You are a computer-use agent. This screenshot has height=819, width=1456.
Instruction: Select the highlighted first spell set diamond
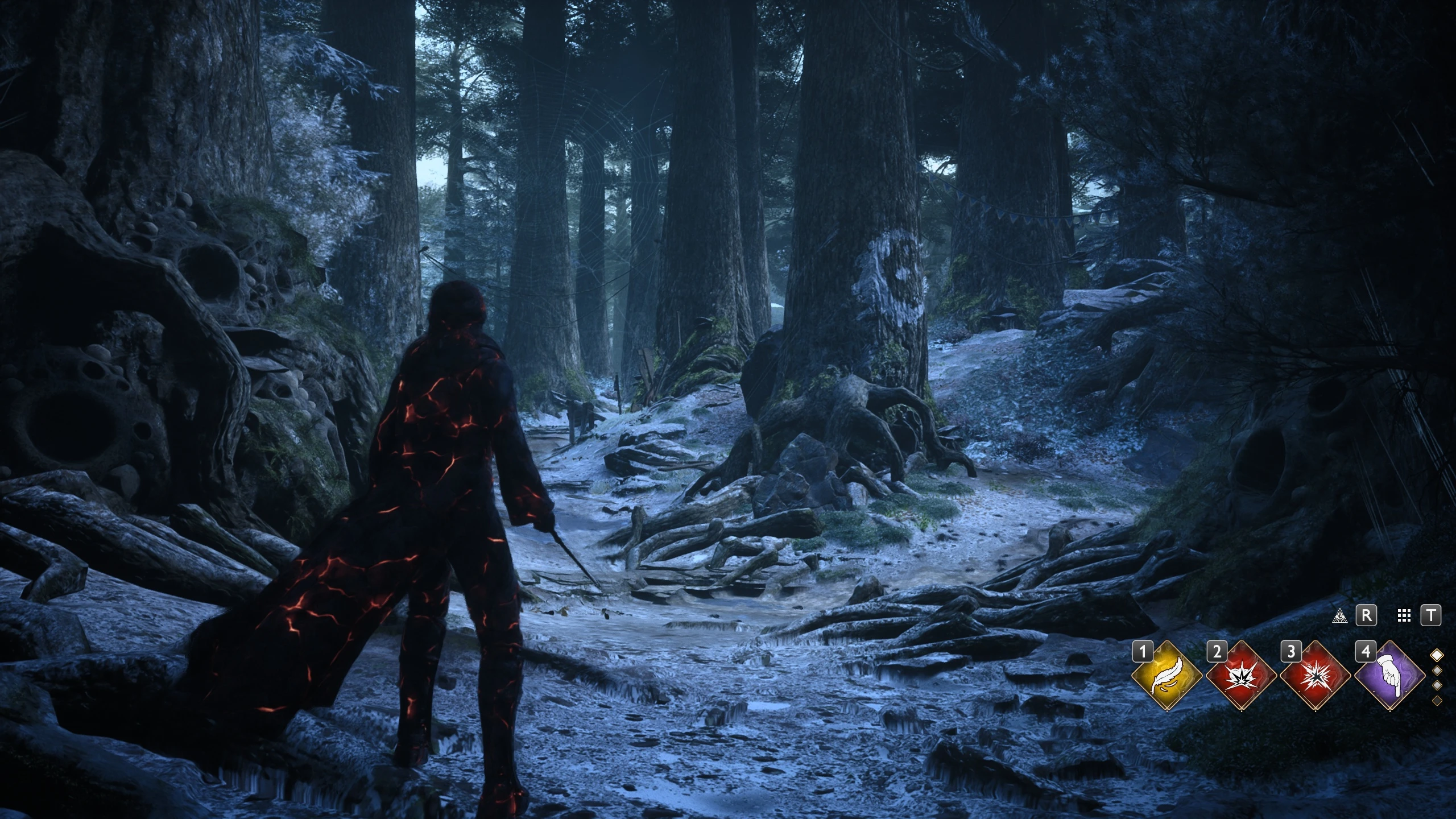tap(1437, 655)
